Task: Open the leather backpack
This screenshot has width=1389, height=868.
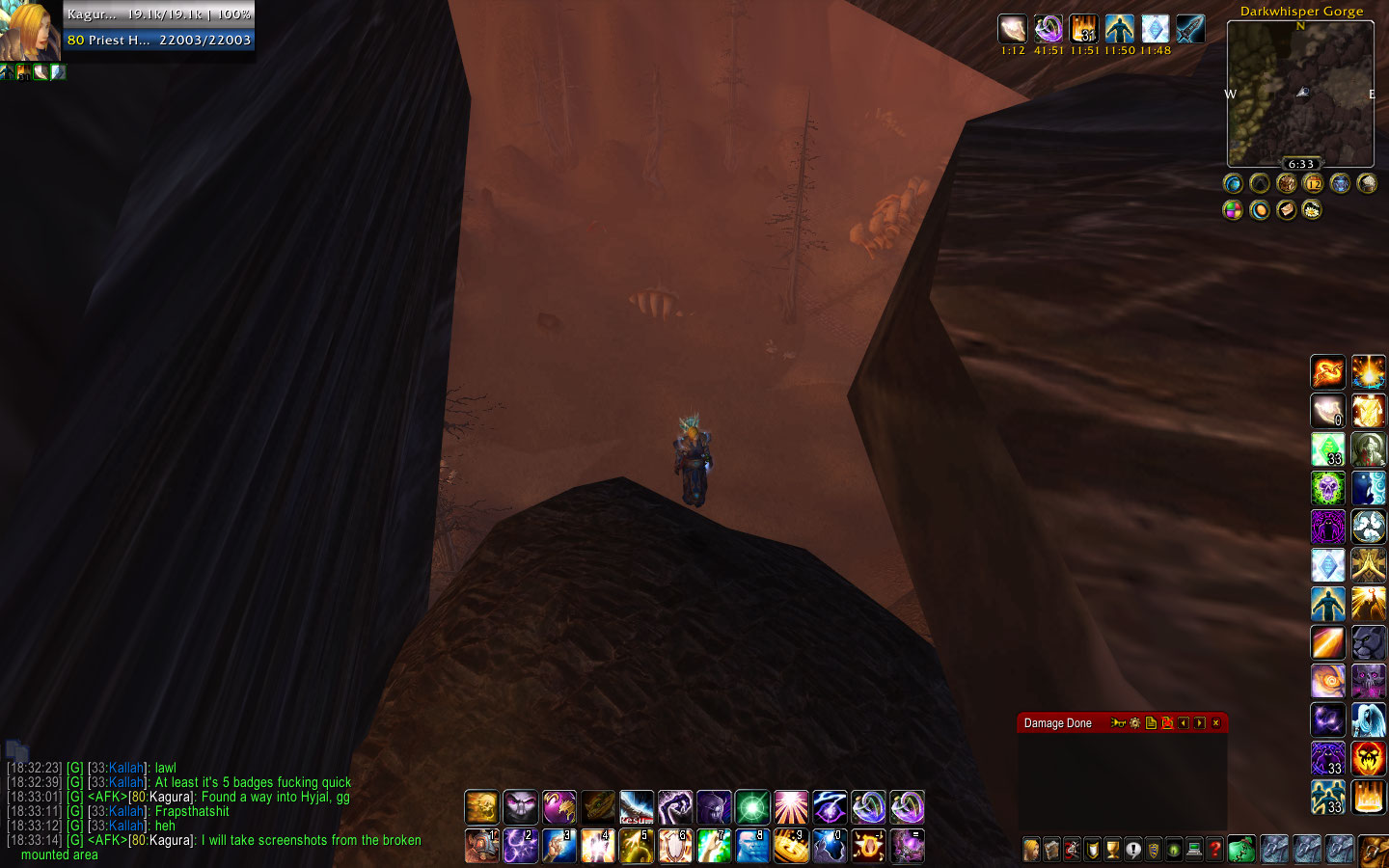Action: click(1373, 850)
